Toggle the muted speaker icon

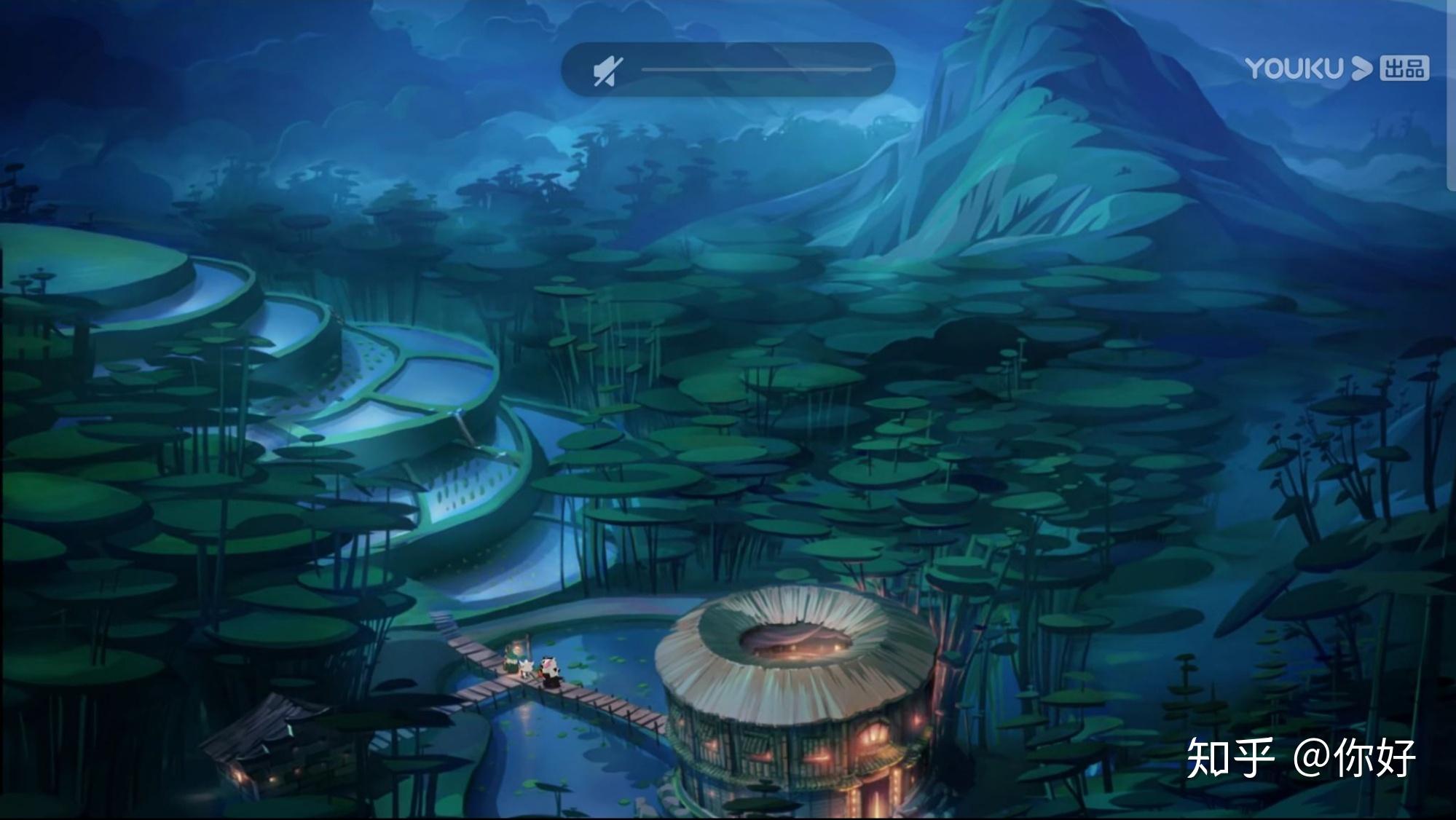[x=607, y=71]
